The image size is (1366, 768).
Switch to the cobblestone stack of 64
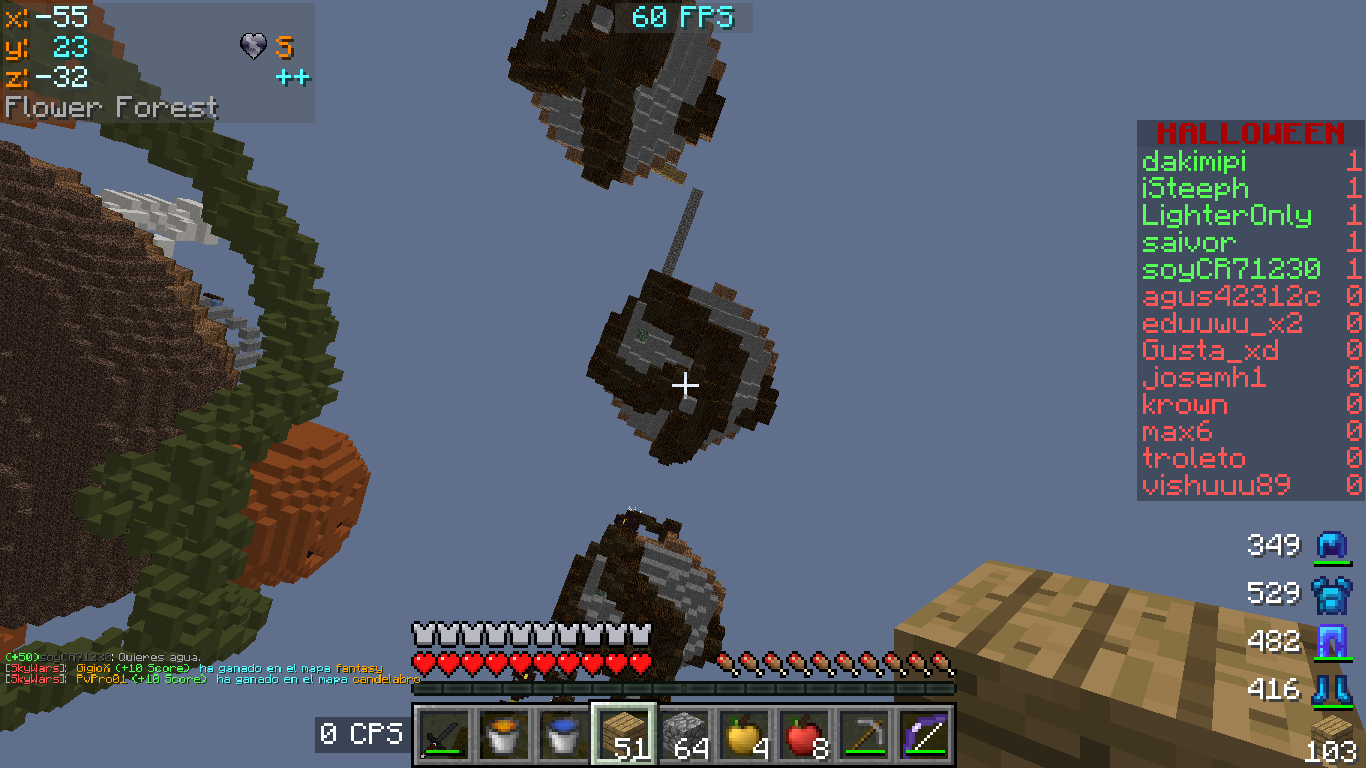pos(684,736)
